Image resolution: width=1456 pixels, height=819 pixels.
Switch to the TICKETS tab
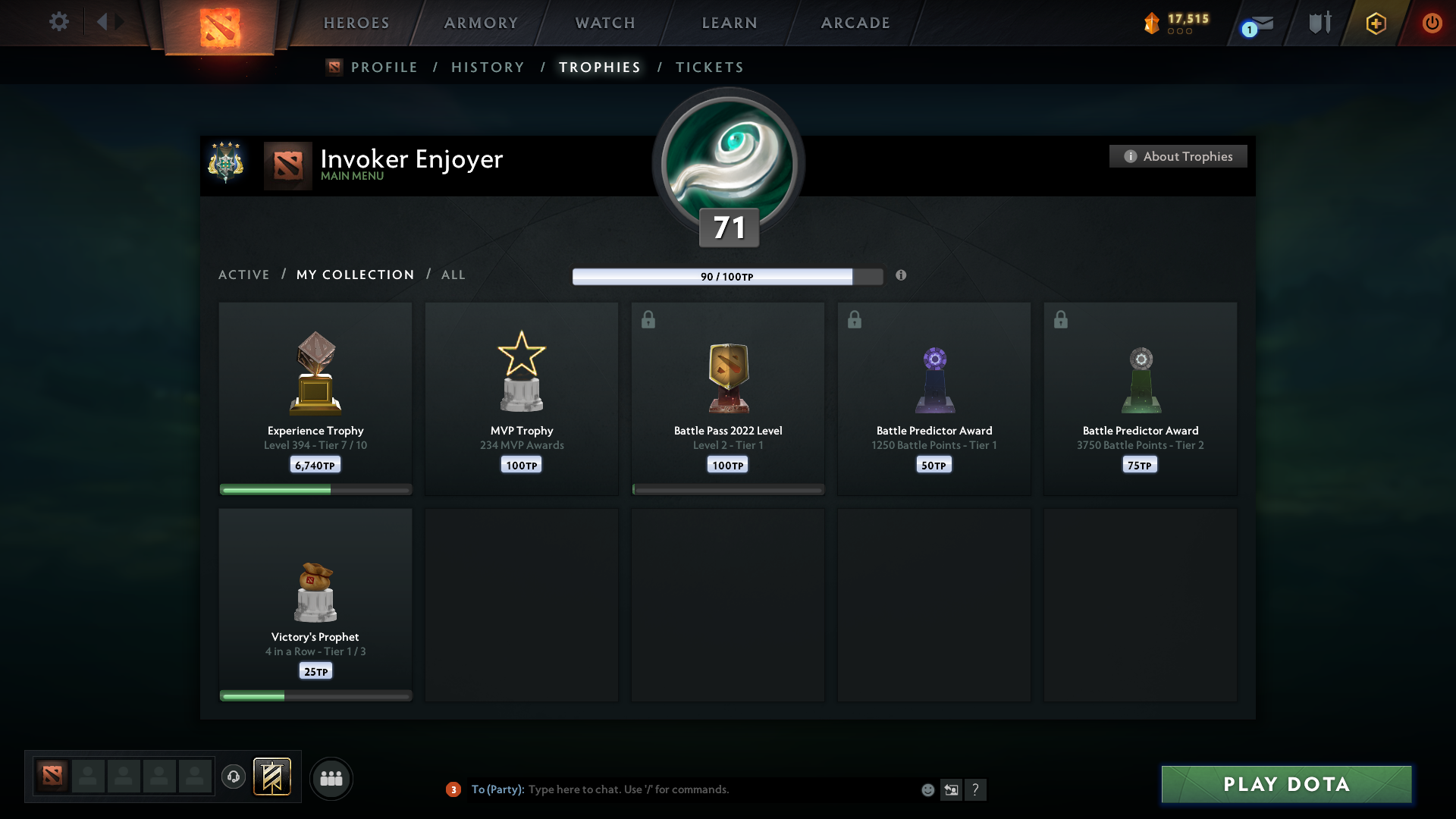709,67
